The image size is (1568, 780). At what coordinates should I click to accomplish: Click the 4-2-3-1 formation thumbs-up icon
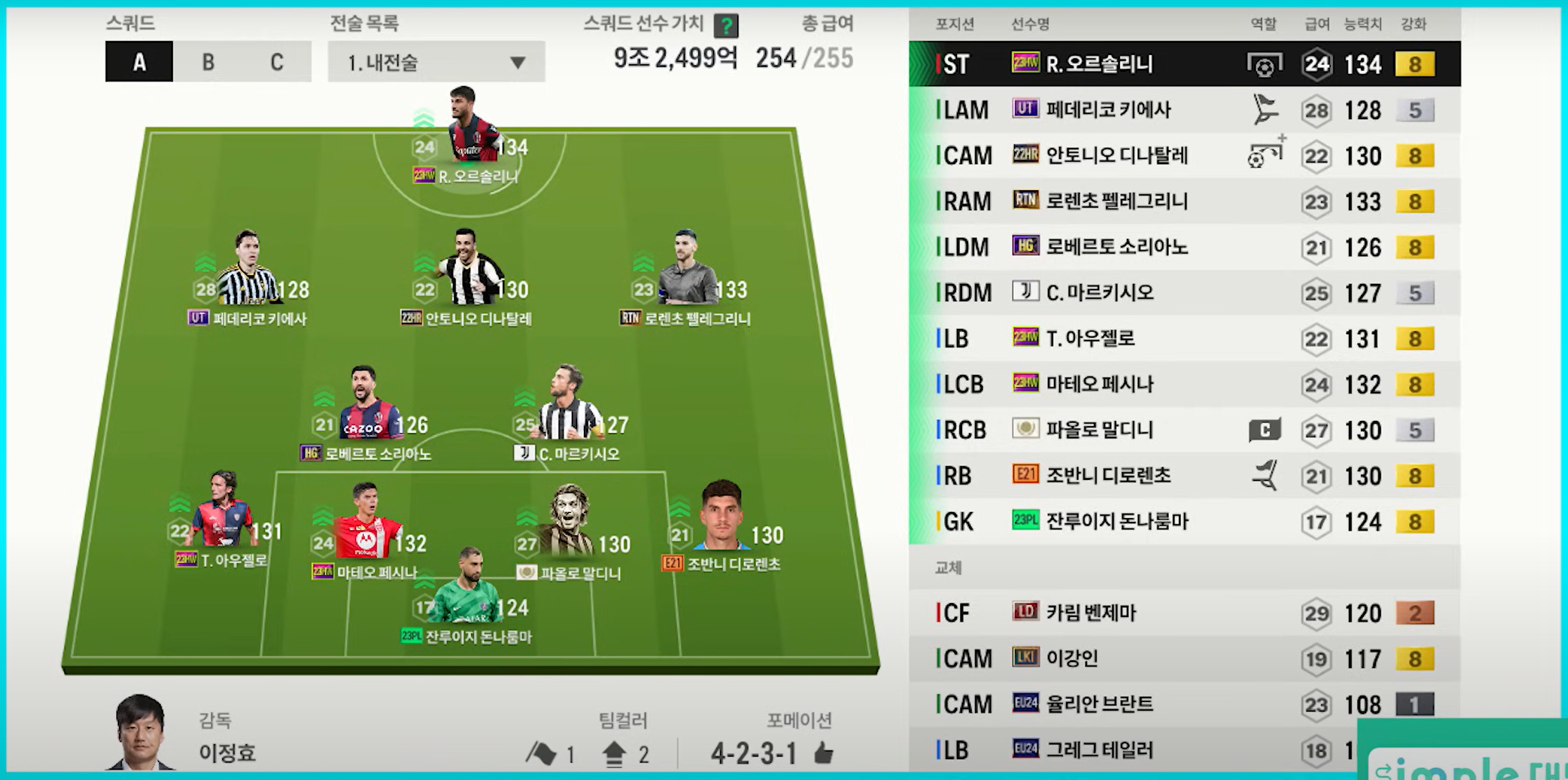[x=823, y=754]
